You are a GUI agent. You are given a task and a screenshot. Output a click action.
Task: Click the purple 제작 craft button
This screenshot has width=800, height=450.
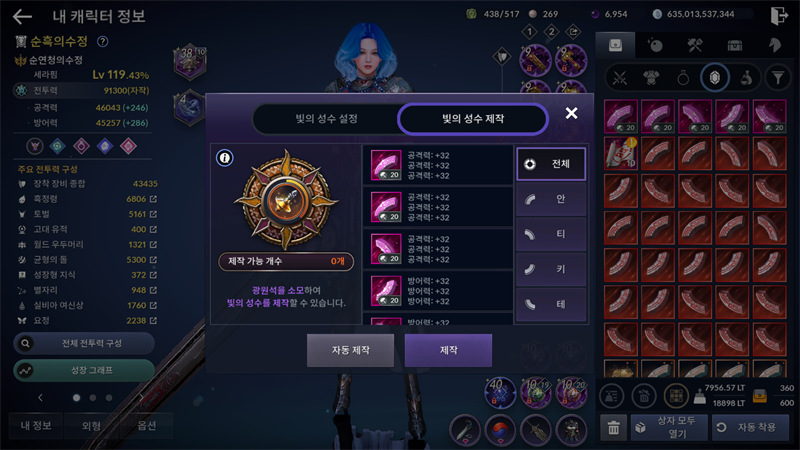tap(448, 351)
